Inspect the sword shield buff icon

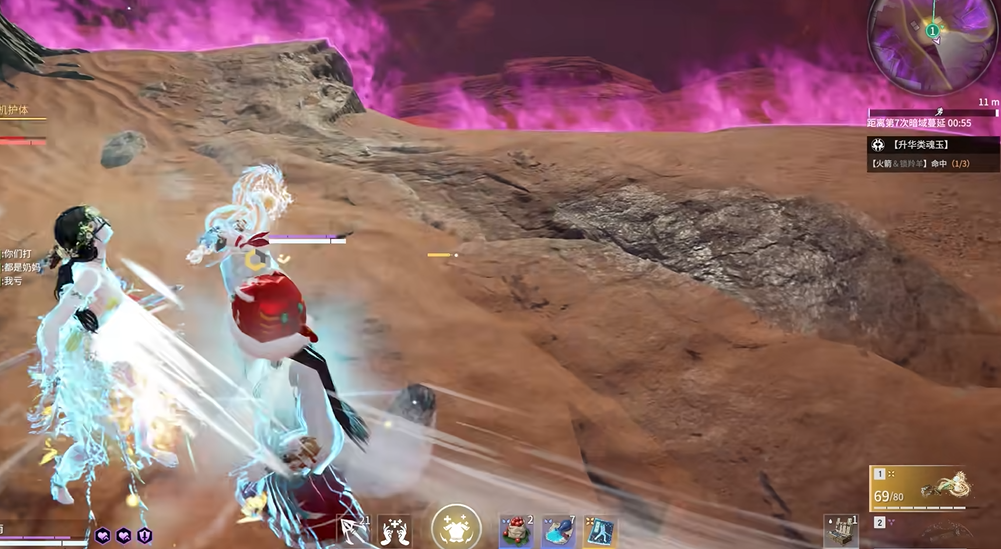145,536
